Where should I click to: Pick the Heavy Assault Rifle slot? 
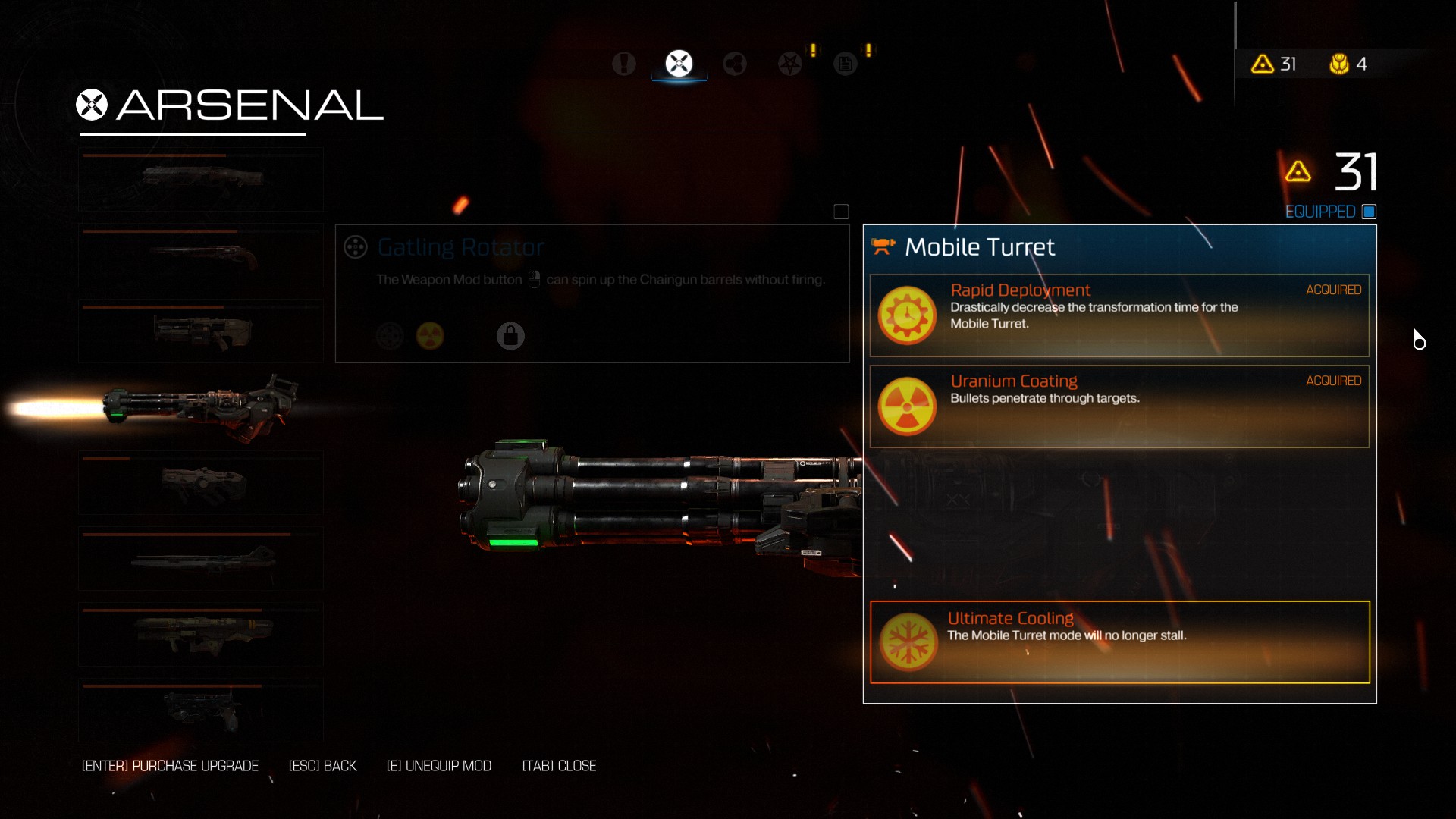[x=201, y=331]
